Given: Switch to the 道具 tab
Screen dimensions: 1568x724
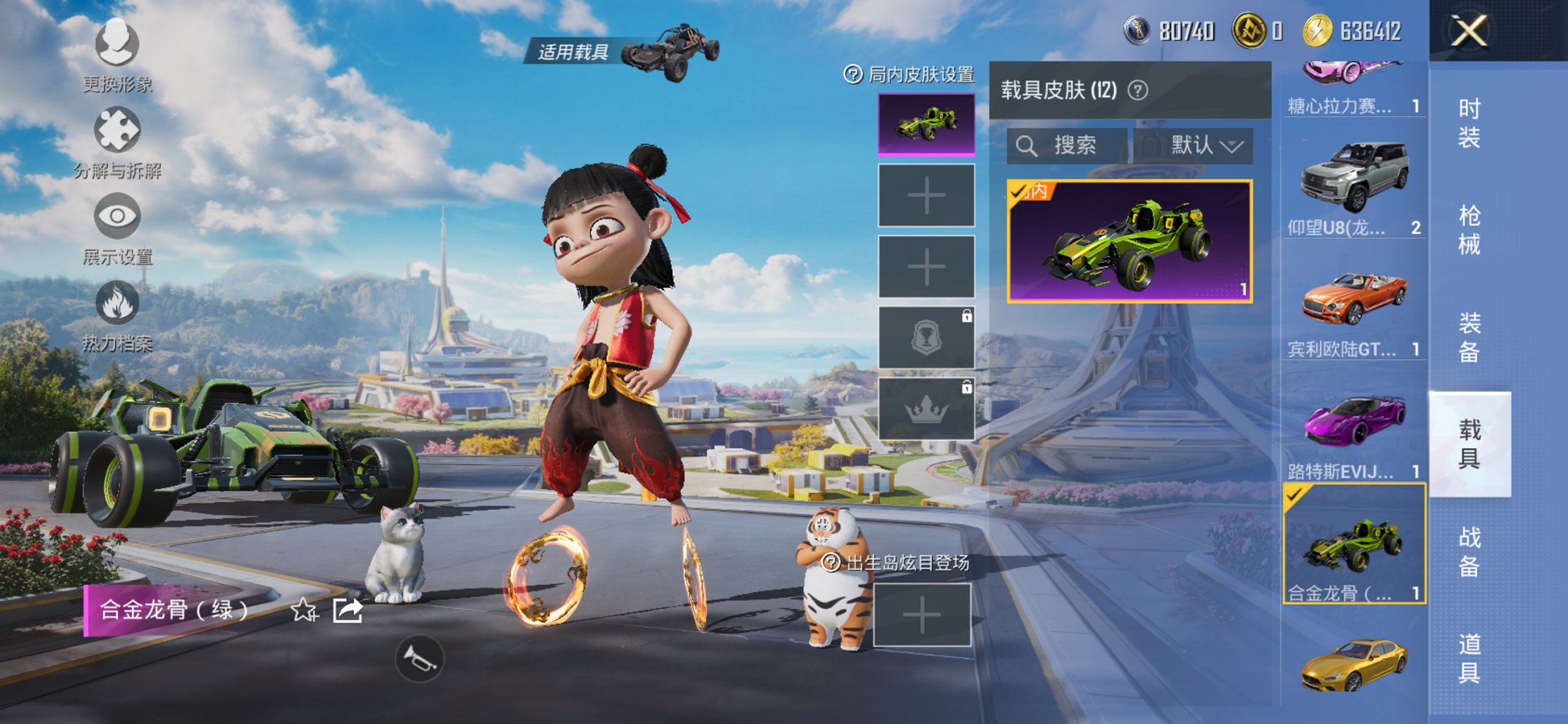Looking at the screenshot, I should click(x=1468, y=658).
